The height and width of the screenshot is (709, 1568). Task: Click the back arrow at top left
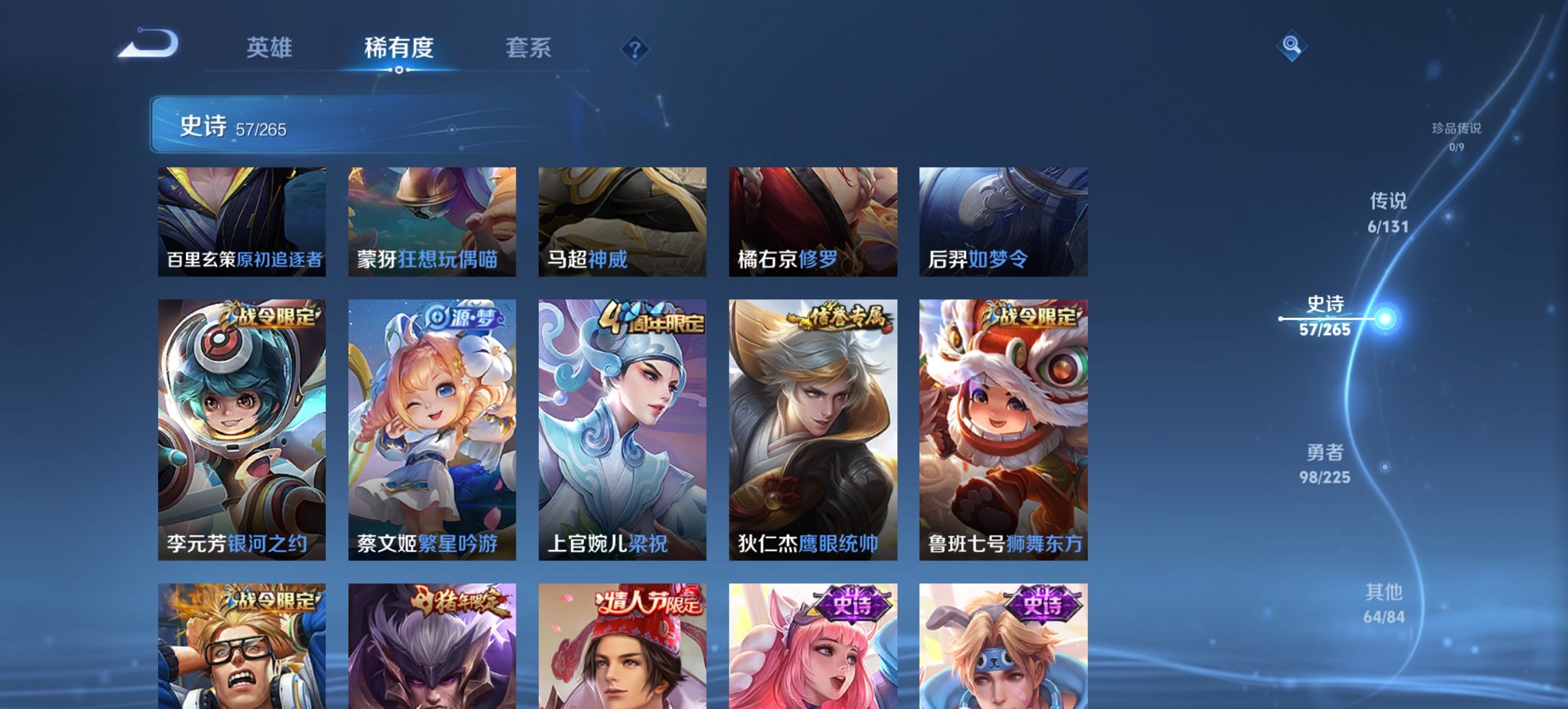[x=150, y=46]
